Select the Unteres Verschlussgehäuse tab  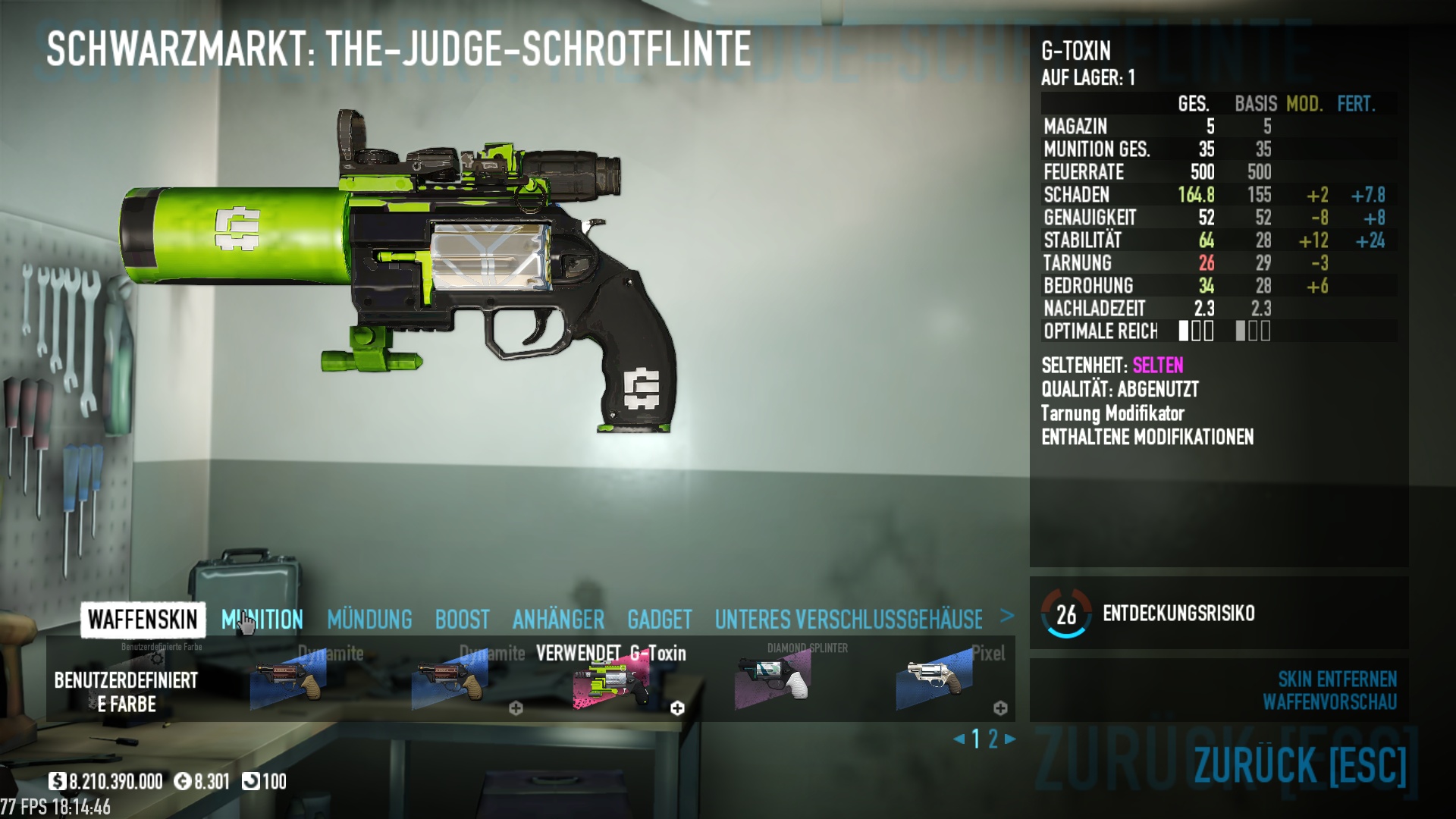pyautogui.click(x=849, y=620)
